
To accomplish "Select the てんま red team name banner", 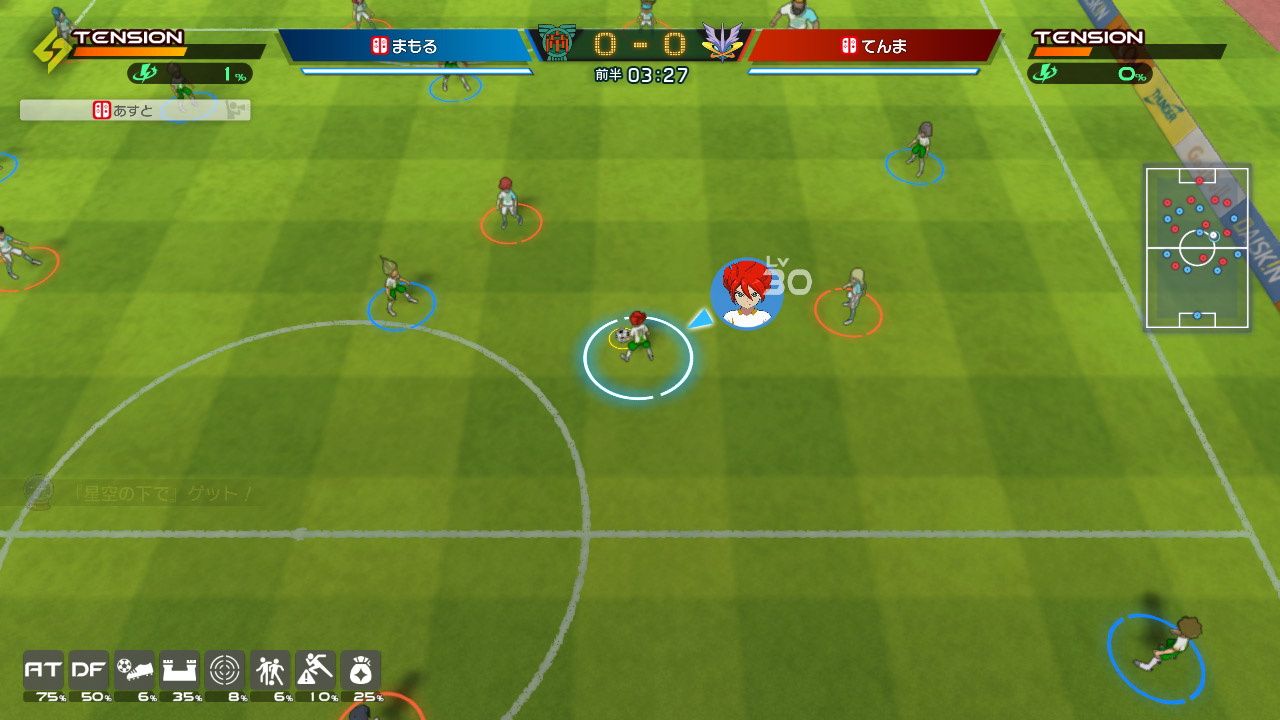I will coord(873,46).
